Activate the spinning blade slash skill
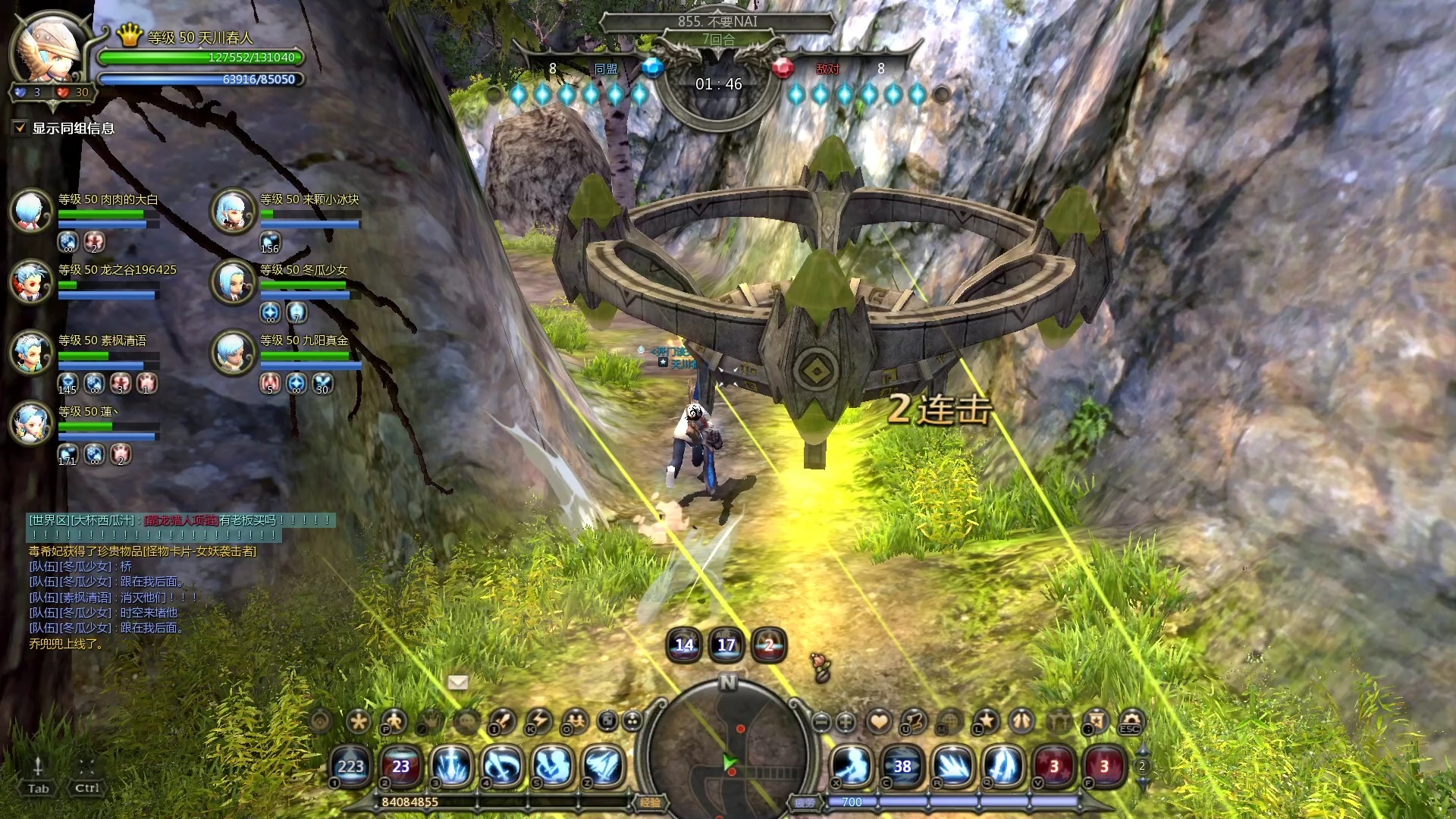 (501, 766)
